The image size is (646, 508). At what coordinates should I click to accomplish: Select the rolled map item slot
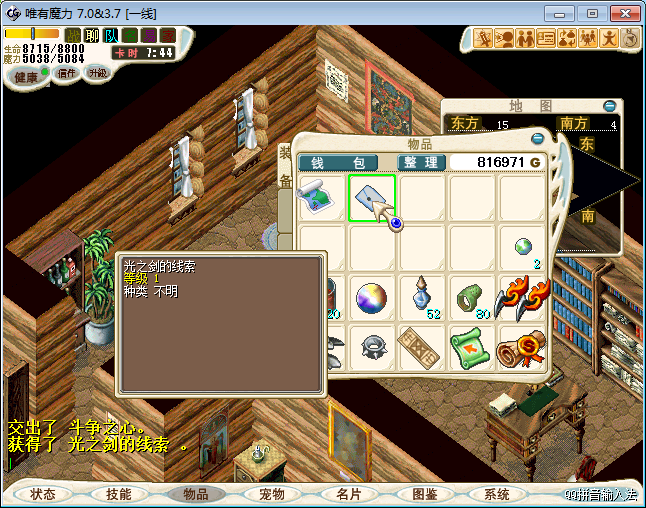click(x=322, y=197)
